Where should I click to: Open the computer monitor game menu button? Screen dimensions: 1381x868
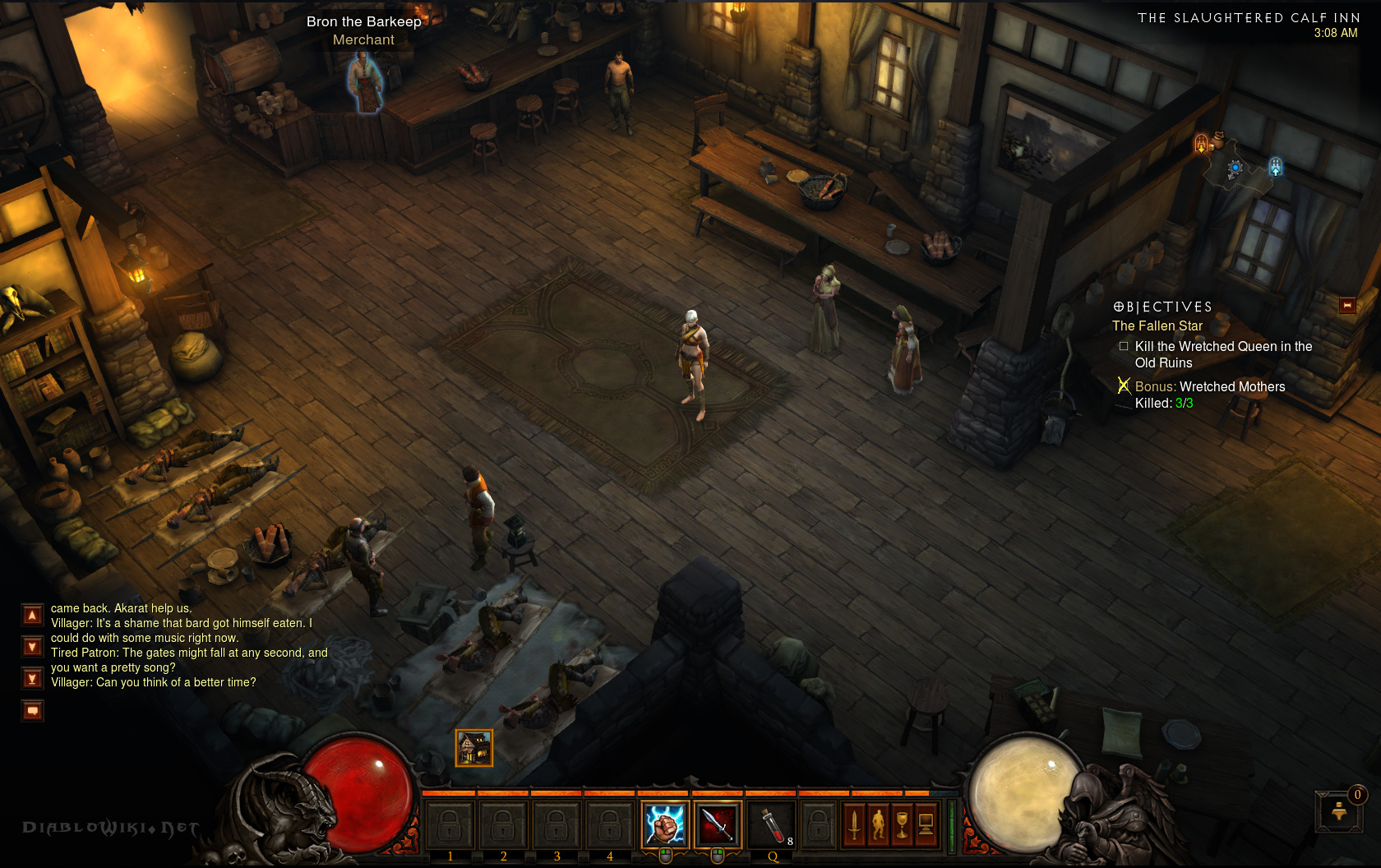926,824
